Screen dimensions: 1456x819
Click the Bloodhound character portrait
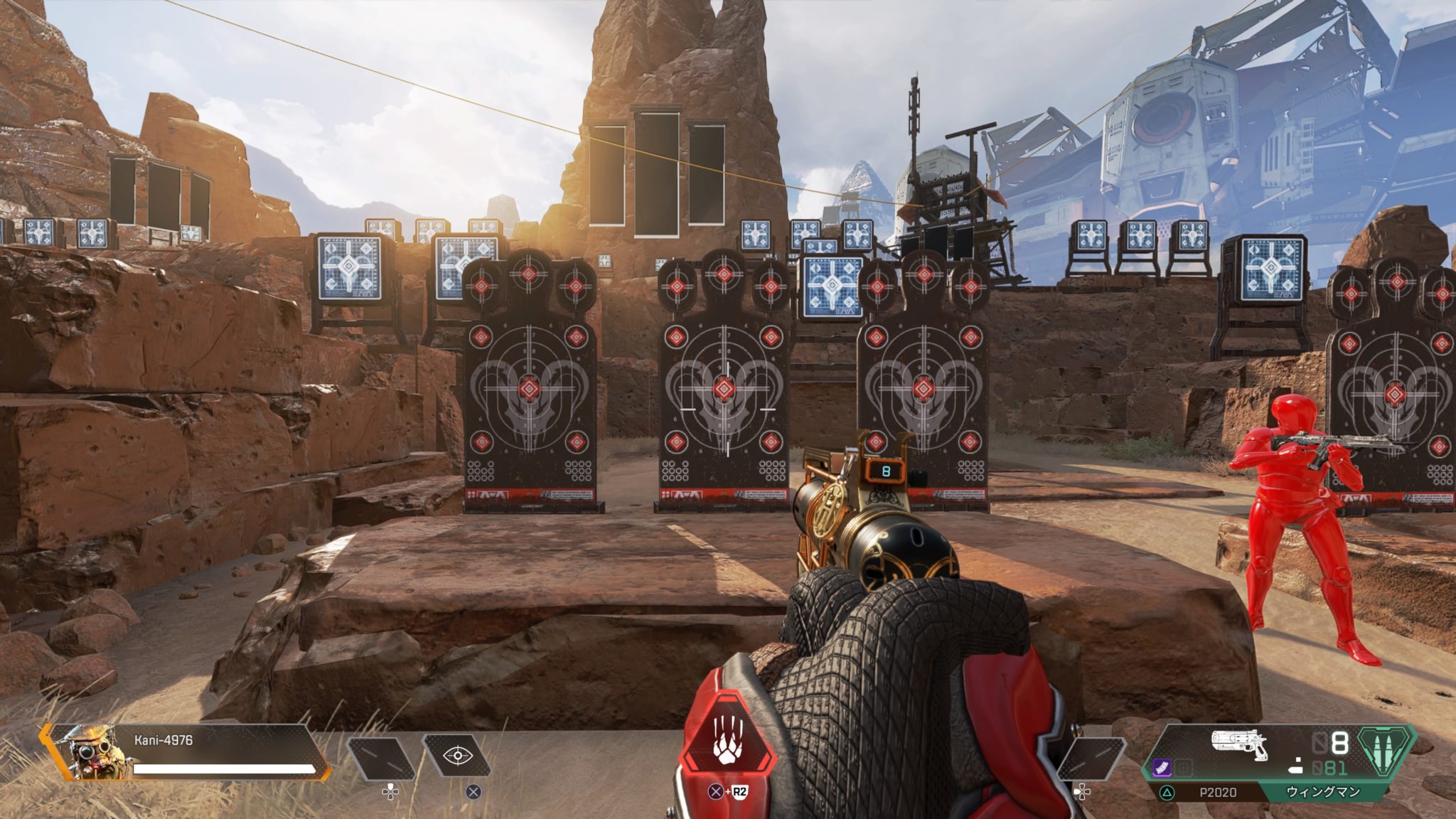[x=95, y=752]
